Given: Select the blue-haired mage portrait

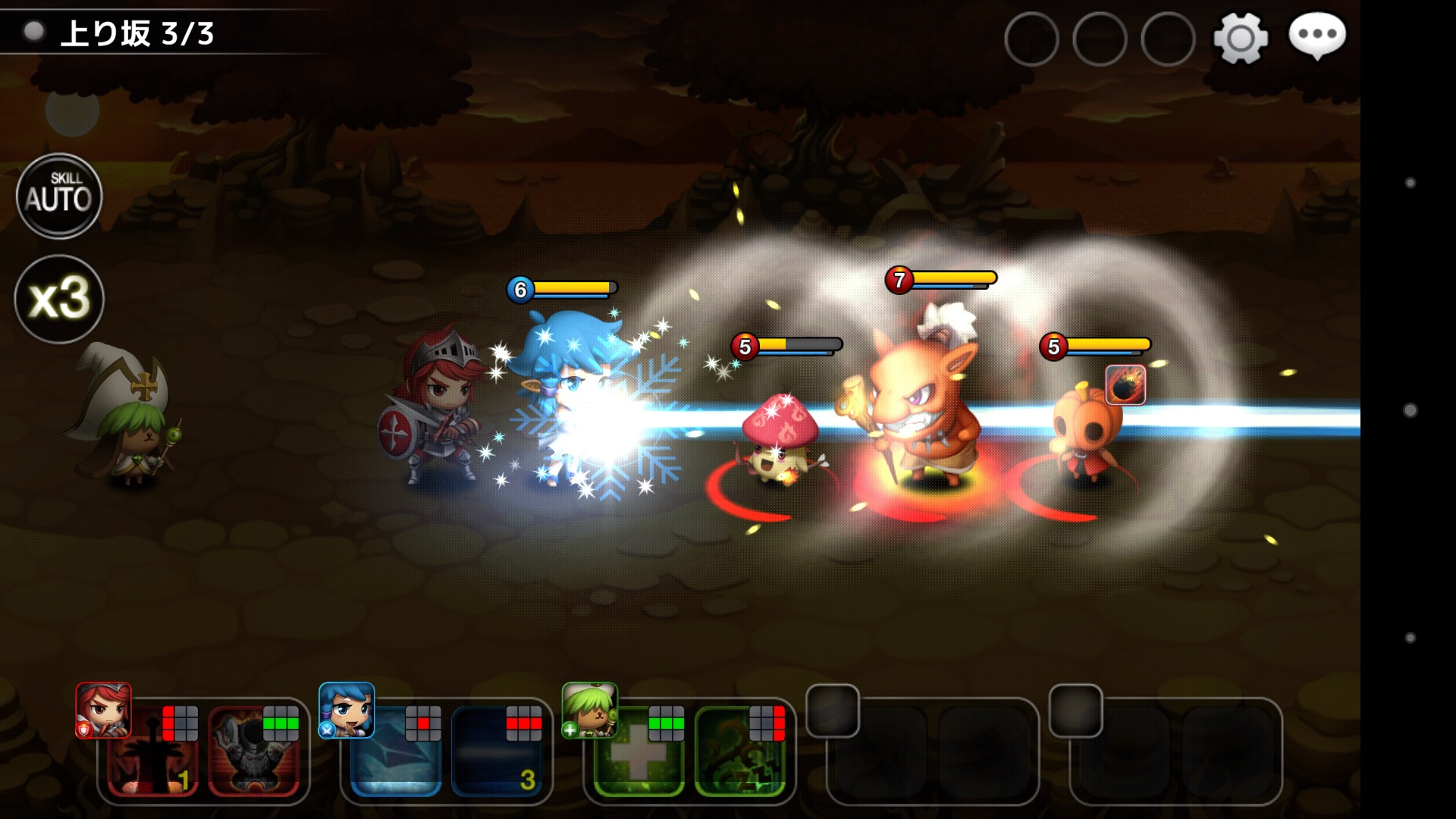Looking at the screenshot, I should [x=347, y=711].
